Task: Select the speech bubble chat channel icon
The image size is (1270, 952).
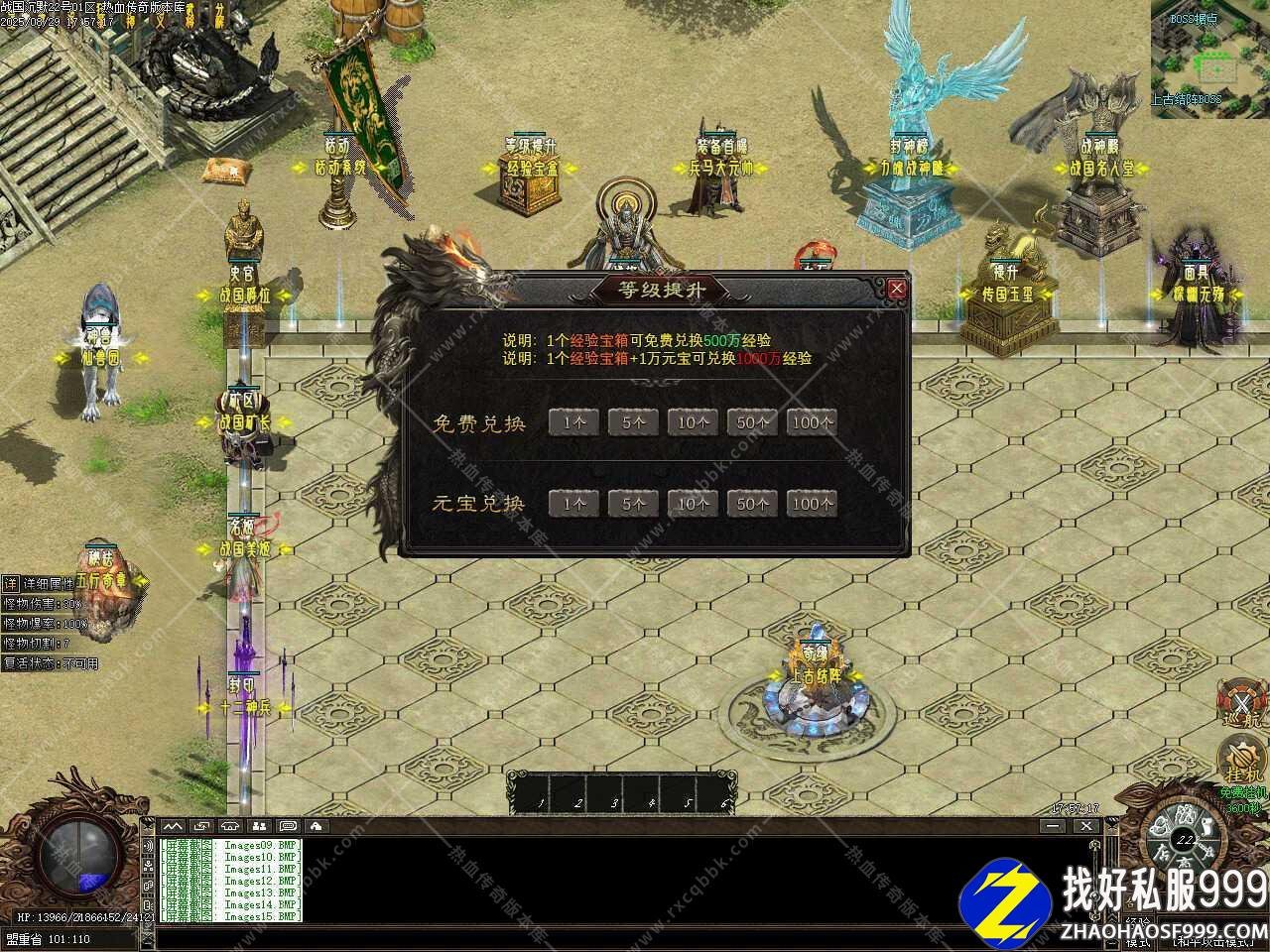Action: pos(288,826)
